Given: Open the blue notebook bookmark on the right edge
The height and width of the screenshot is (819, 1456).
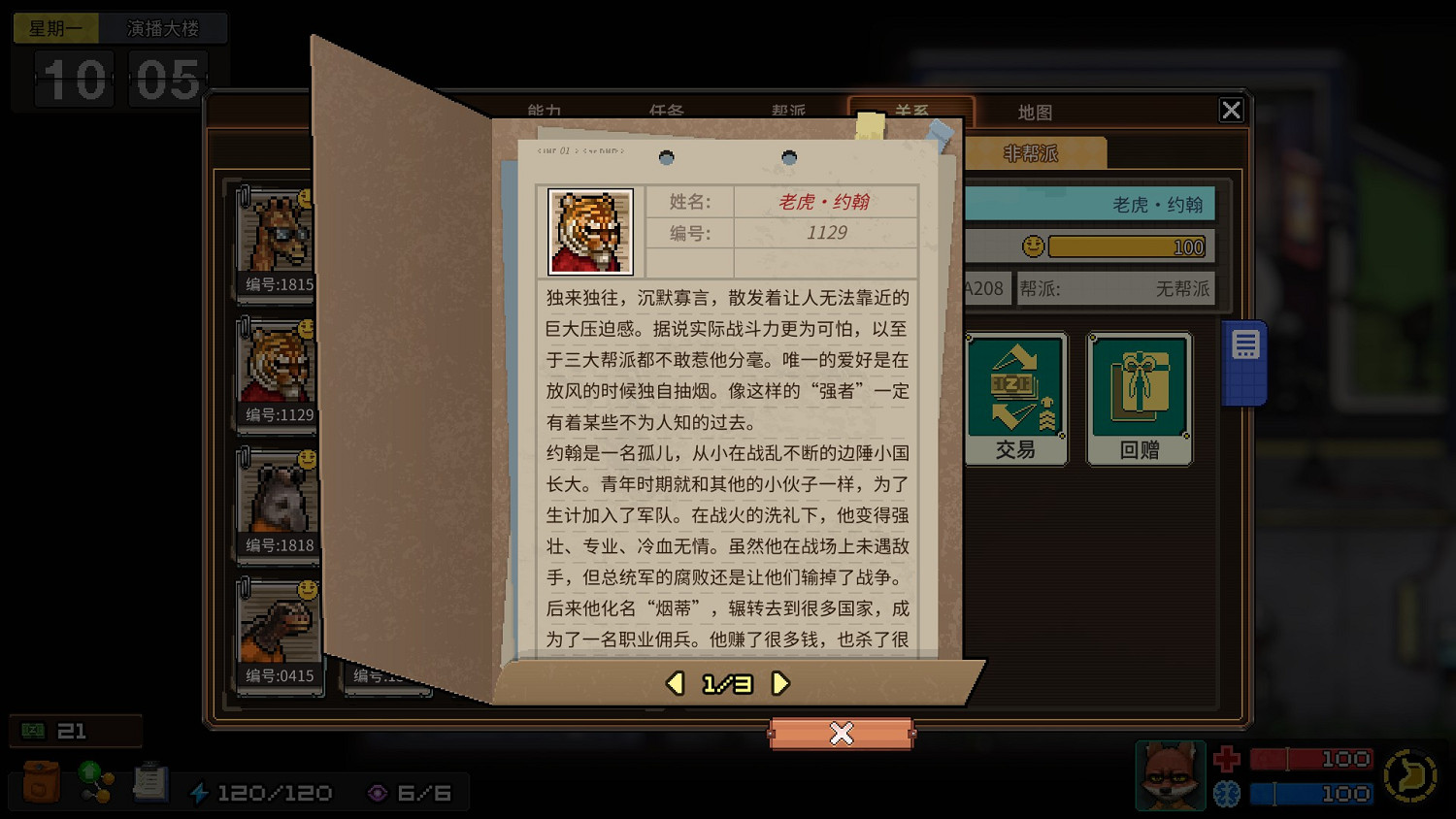Looking at the screenshot, I should [1245, 359].
